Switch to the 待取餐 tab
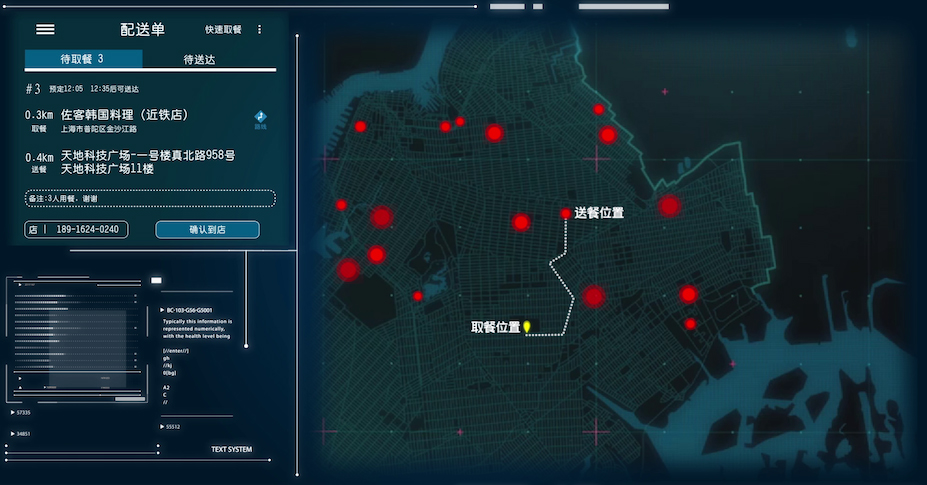Viewport: 927px width, 485px height. click(x=83, y=60)
